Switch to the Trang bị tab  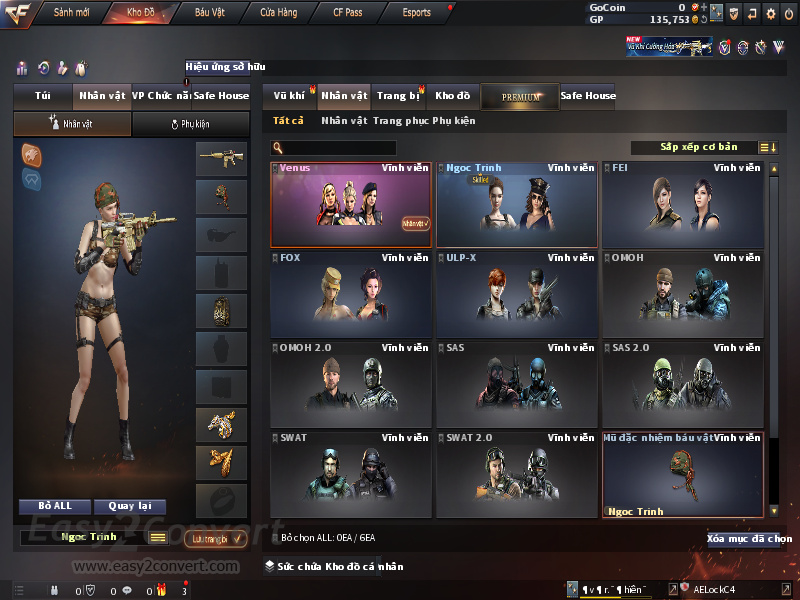tap(399, 96)
